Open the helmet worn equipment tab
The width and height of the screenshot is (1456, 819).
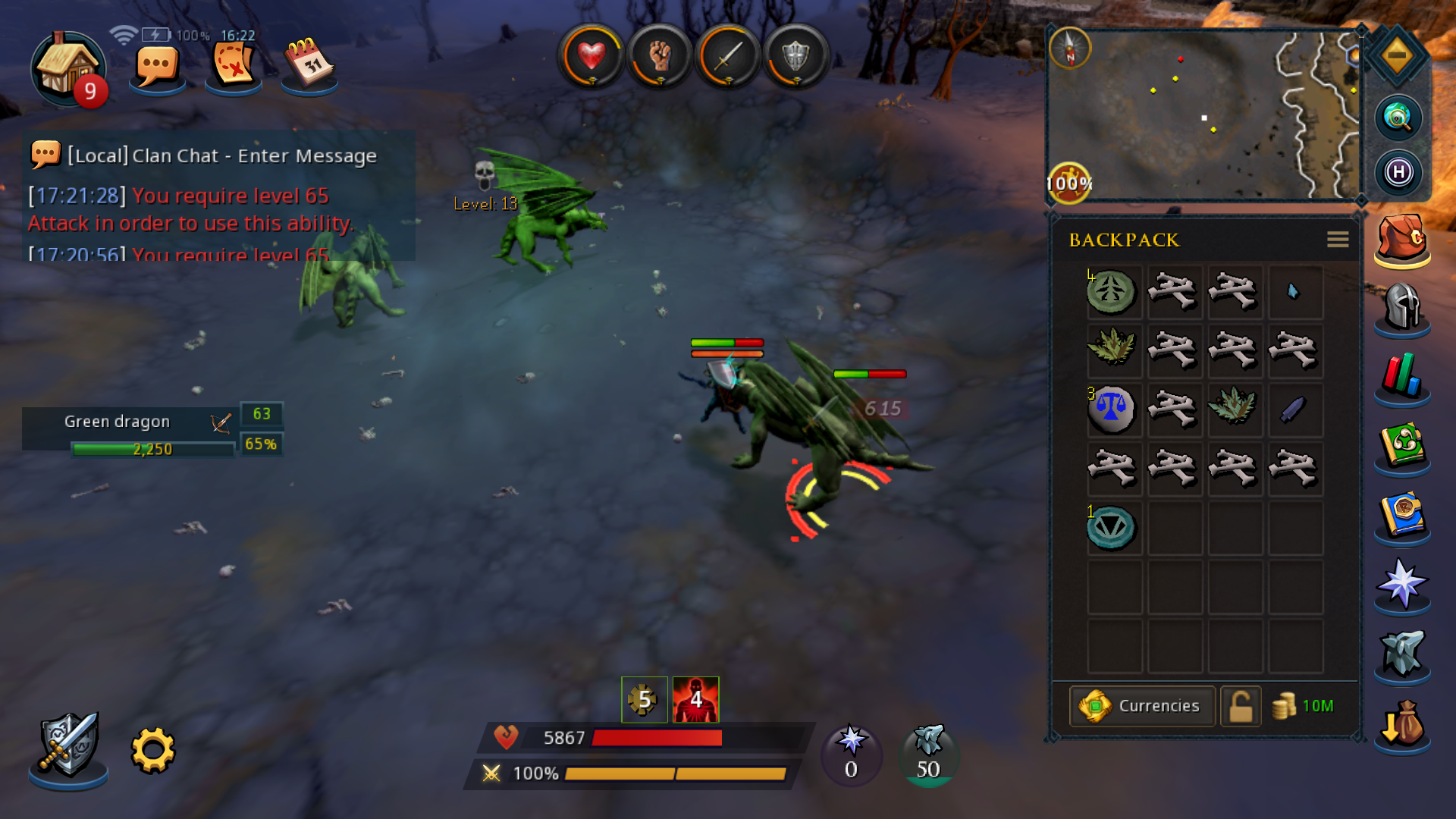click(x=1402, y=307)
